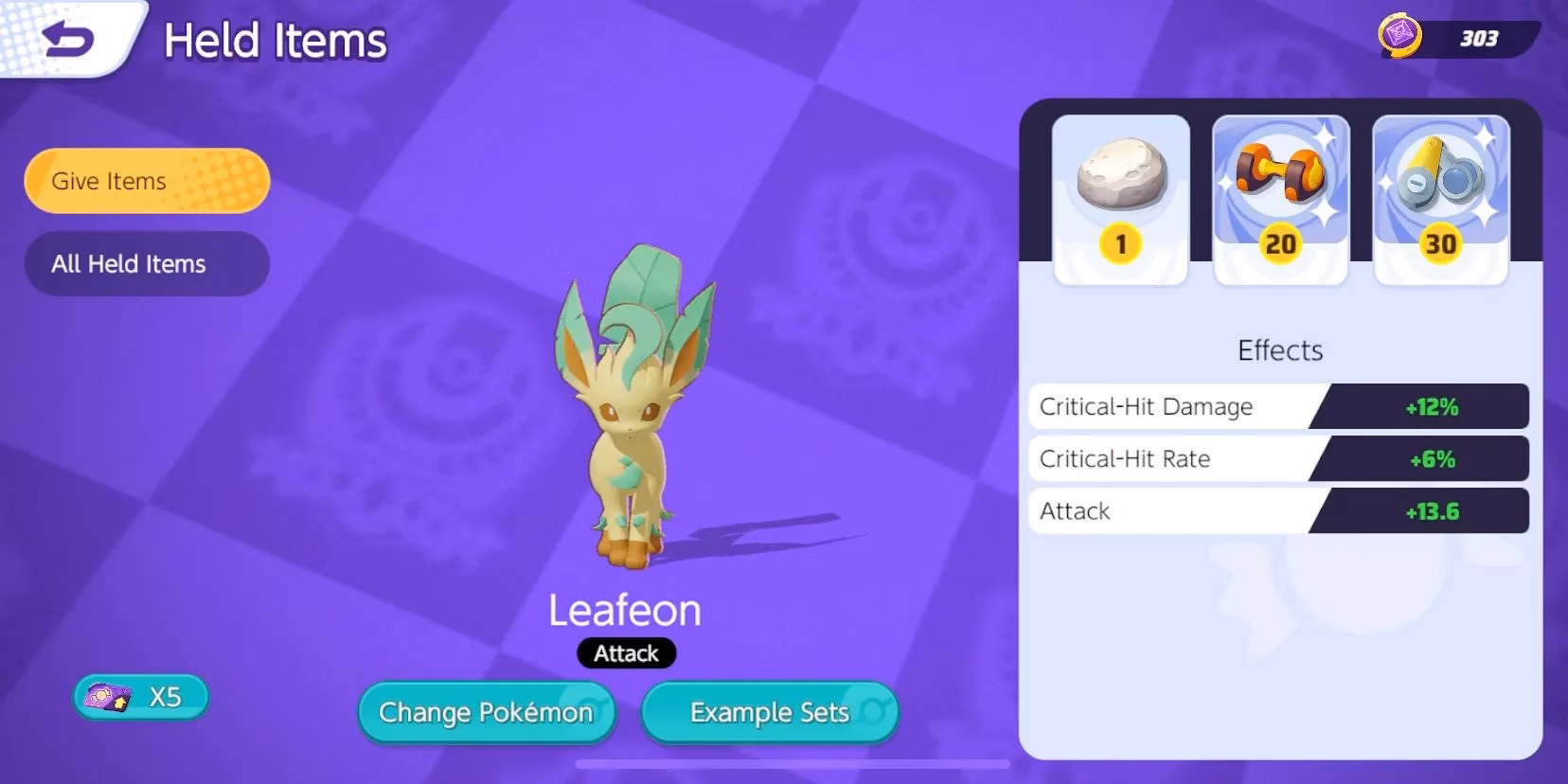Viewport: 1568px width, 784px height.
Task: Expand the Attack +13.6 effect row
Action: click(1278, 510)
